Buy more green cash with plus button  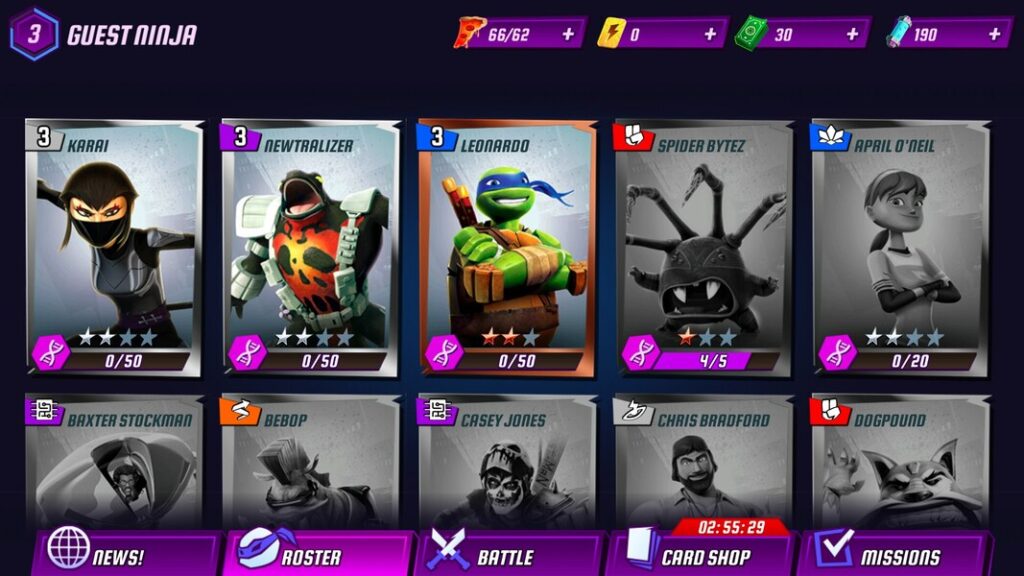pyautogui.click(x=852, y=34)
